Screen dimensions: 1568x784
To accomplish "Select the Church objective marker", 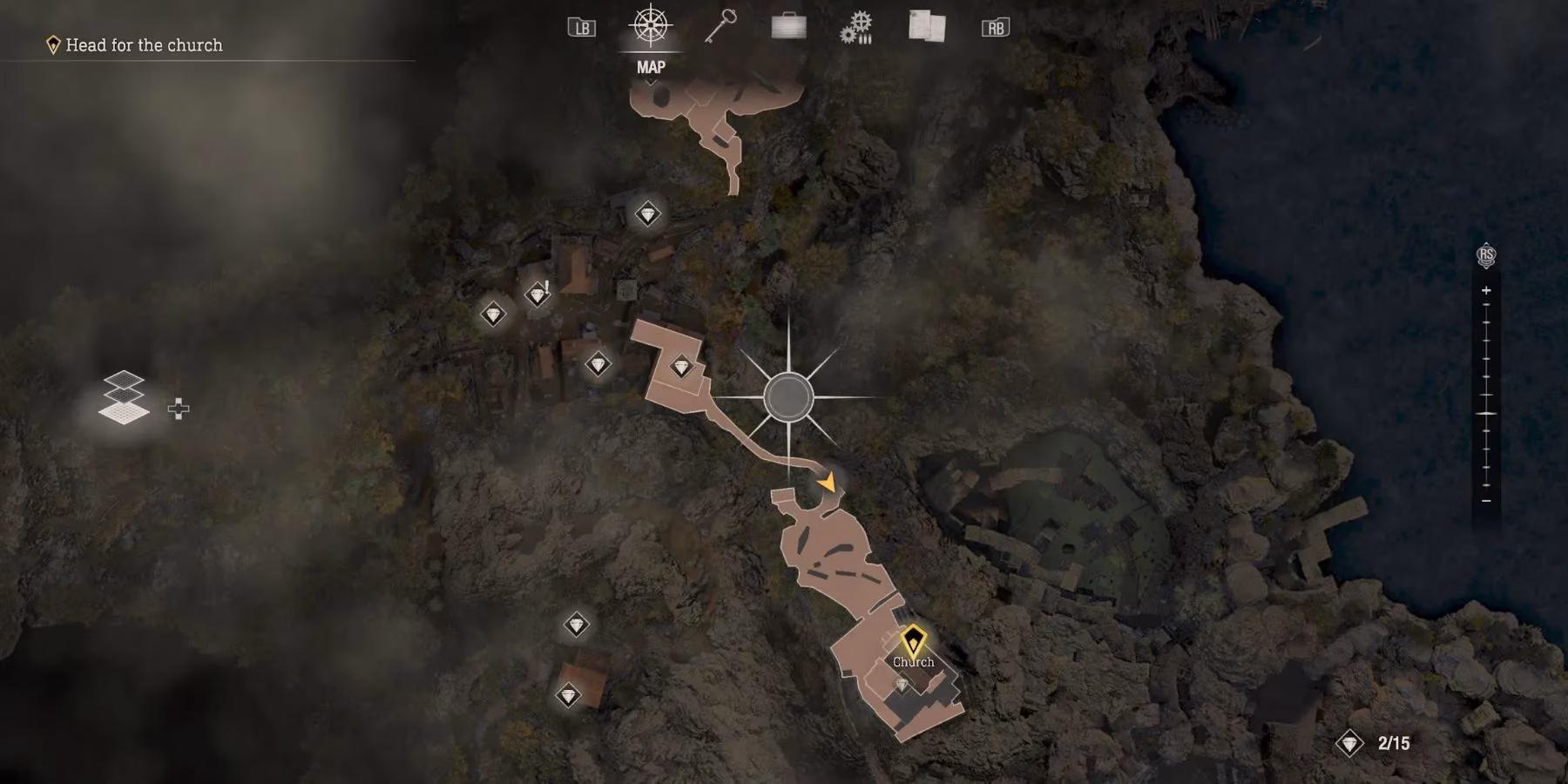I will point(912,642).
